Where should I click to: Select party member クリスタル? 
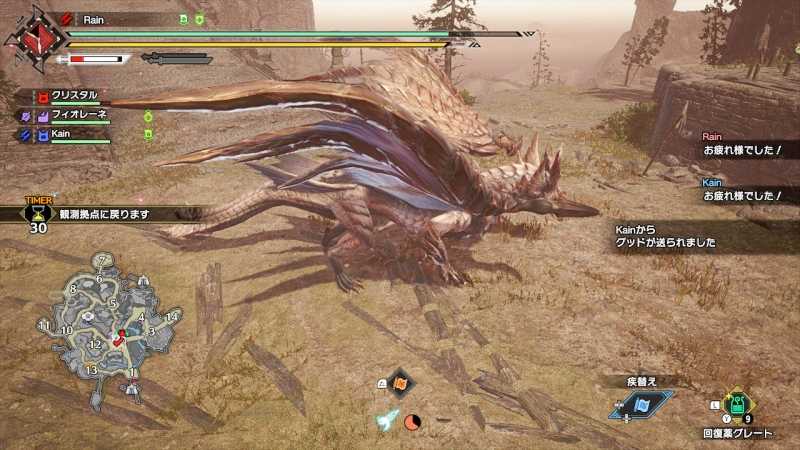click(x=75, y=95)
